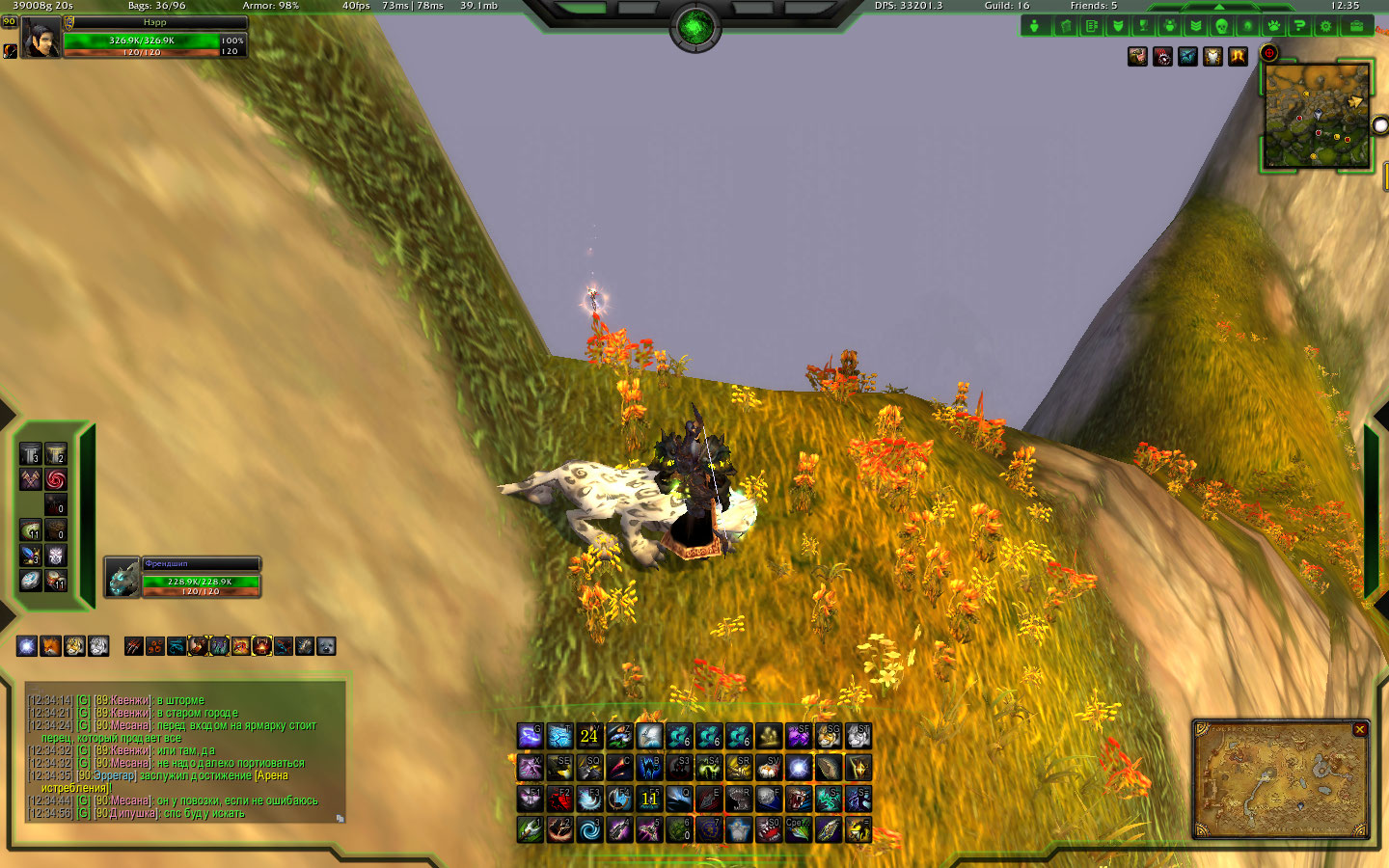The width and height of the screenshot is (1389, 868).
Task: Click the chat log window
Action: point(183,752)
